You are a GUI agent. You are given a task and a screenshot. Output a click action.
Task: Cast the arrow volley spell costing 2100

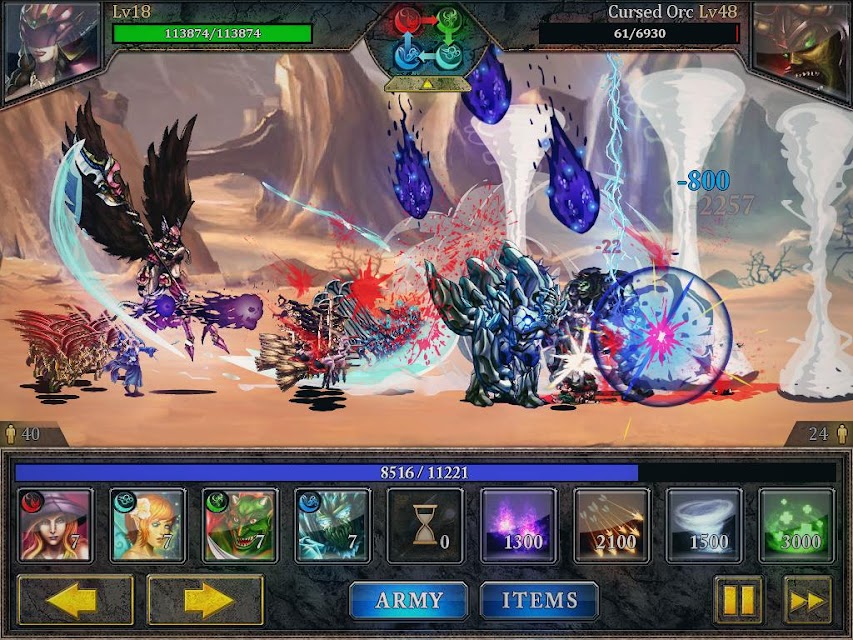[x=611, y=526]
